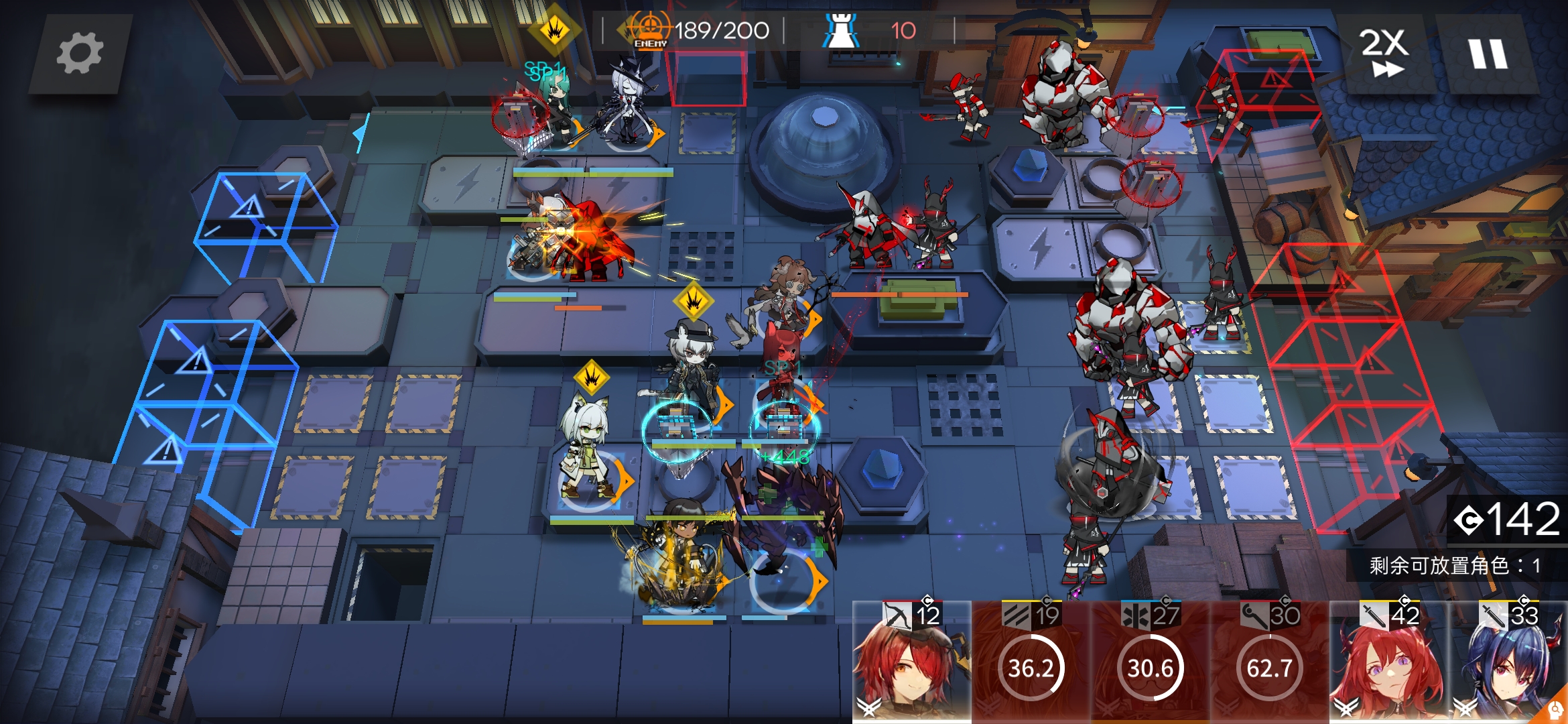Image resolution: width=1568 pixels, height=724 pixels.
Task: Open the settings gear menu
Action: 80,54
